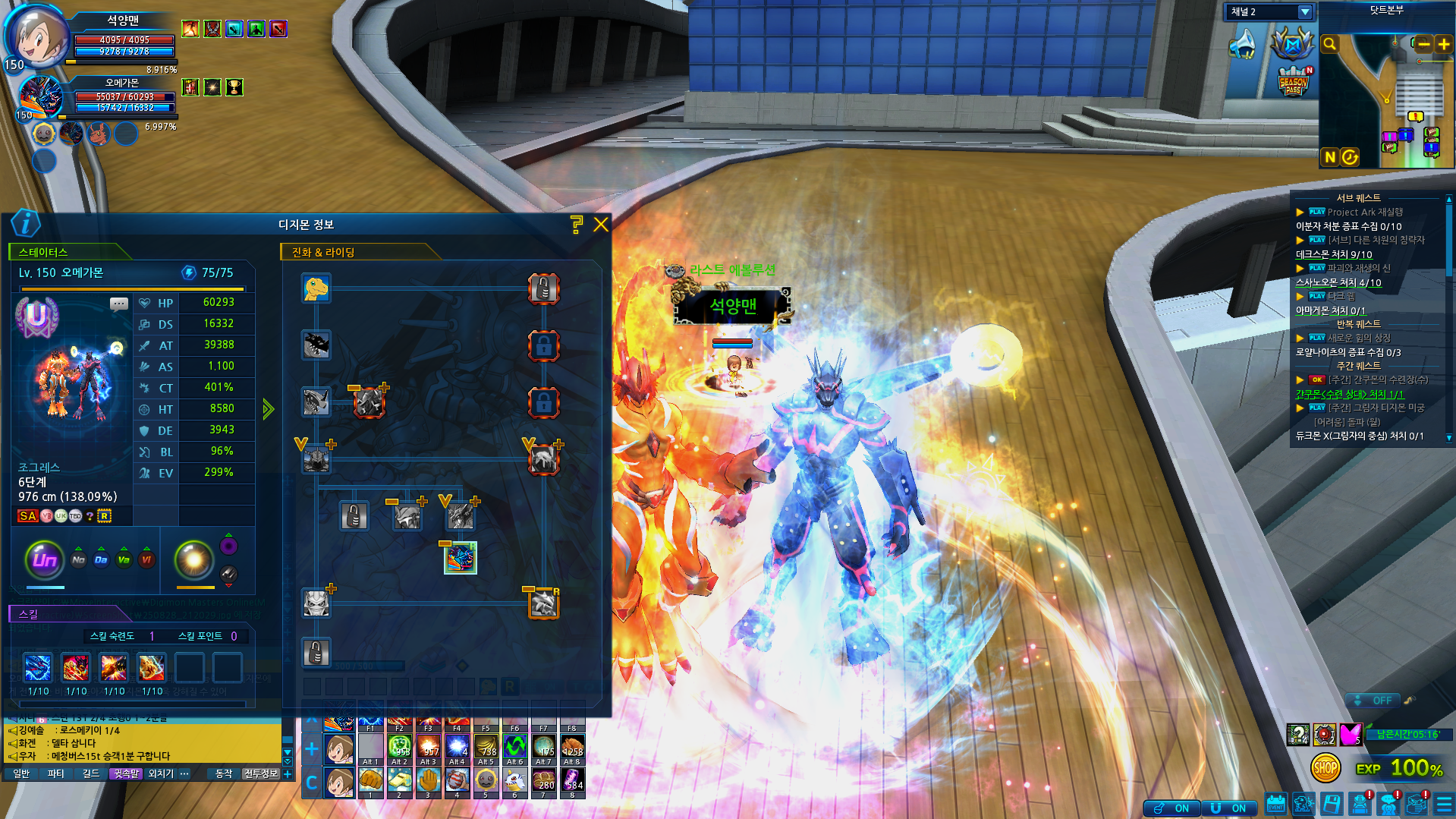Image resolution: width=1456 pixels, height=819 pixels.
Task: Open the help question mark in Digimon info
Action: coord(576,224)
